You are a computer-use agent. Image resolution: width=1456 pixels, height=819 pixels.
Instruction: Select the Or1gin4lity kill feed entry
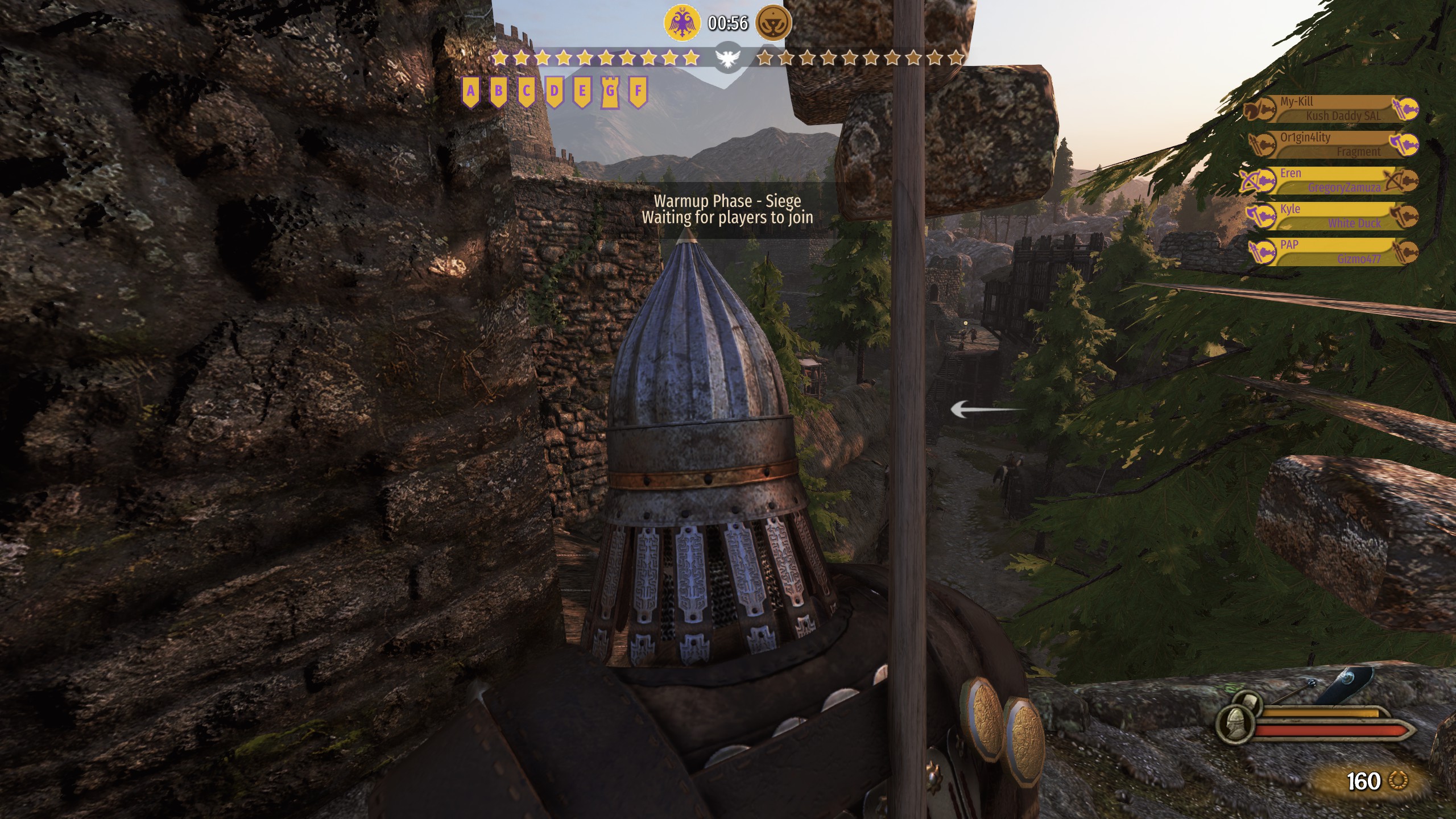(1331, 144)
